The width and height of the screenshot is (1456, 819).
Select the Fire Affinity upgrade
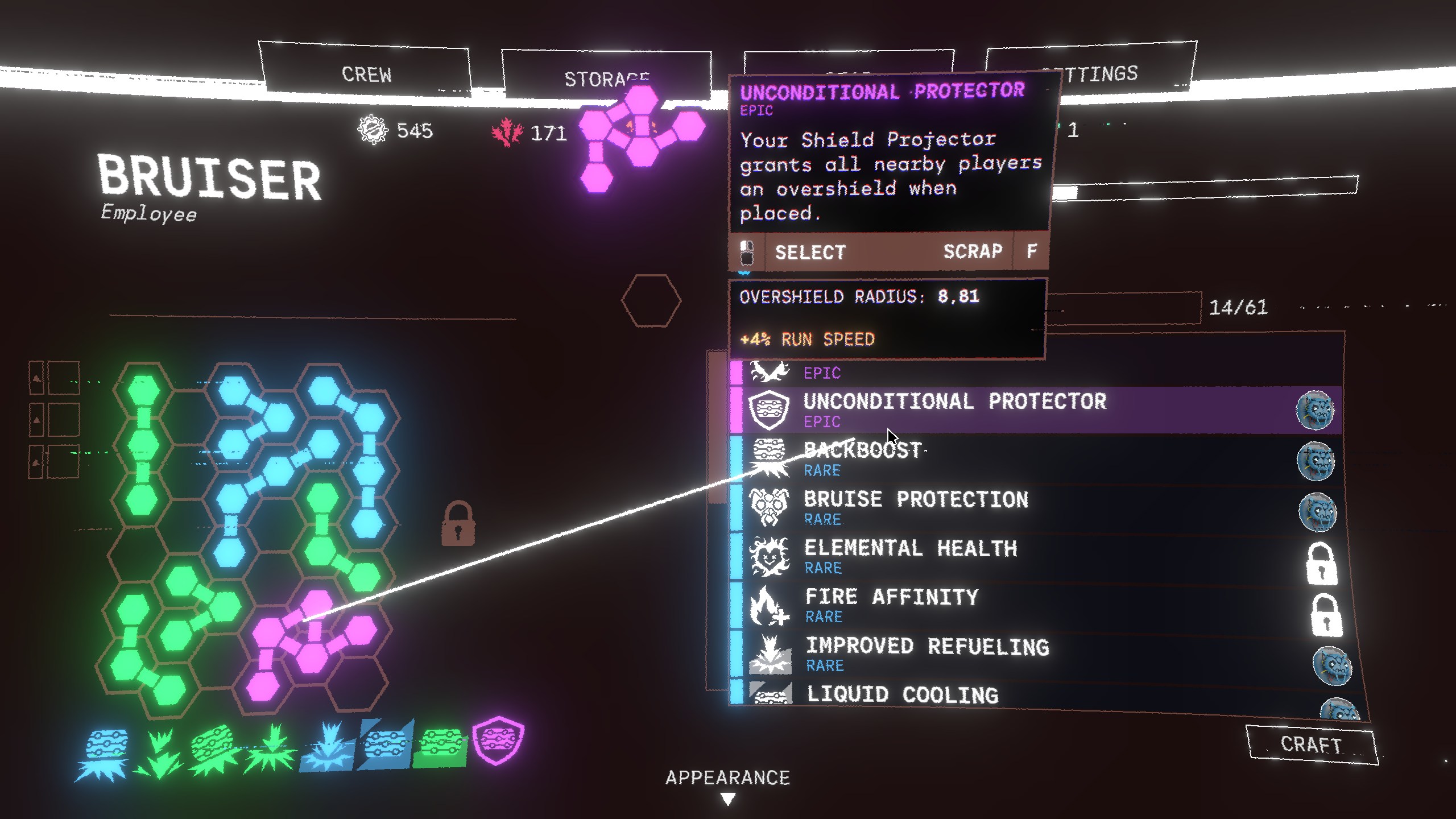(891, 604)
